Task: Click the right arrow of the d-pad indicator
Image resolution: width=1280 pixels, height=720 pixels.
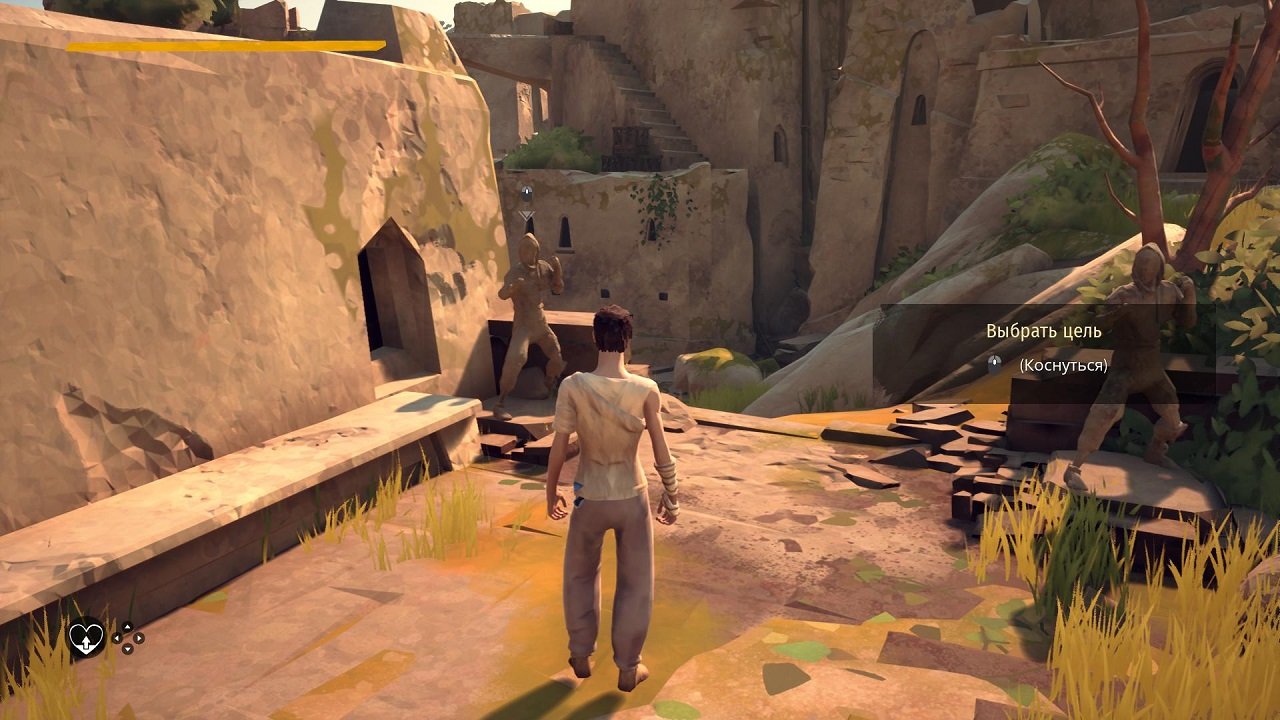Action: click(139, 638)
